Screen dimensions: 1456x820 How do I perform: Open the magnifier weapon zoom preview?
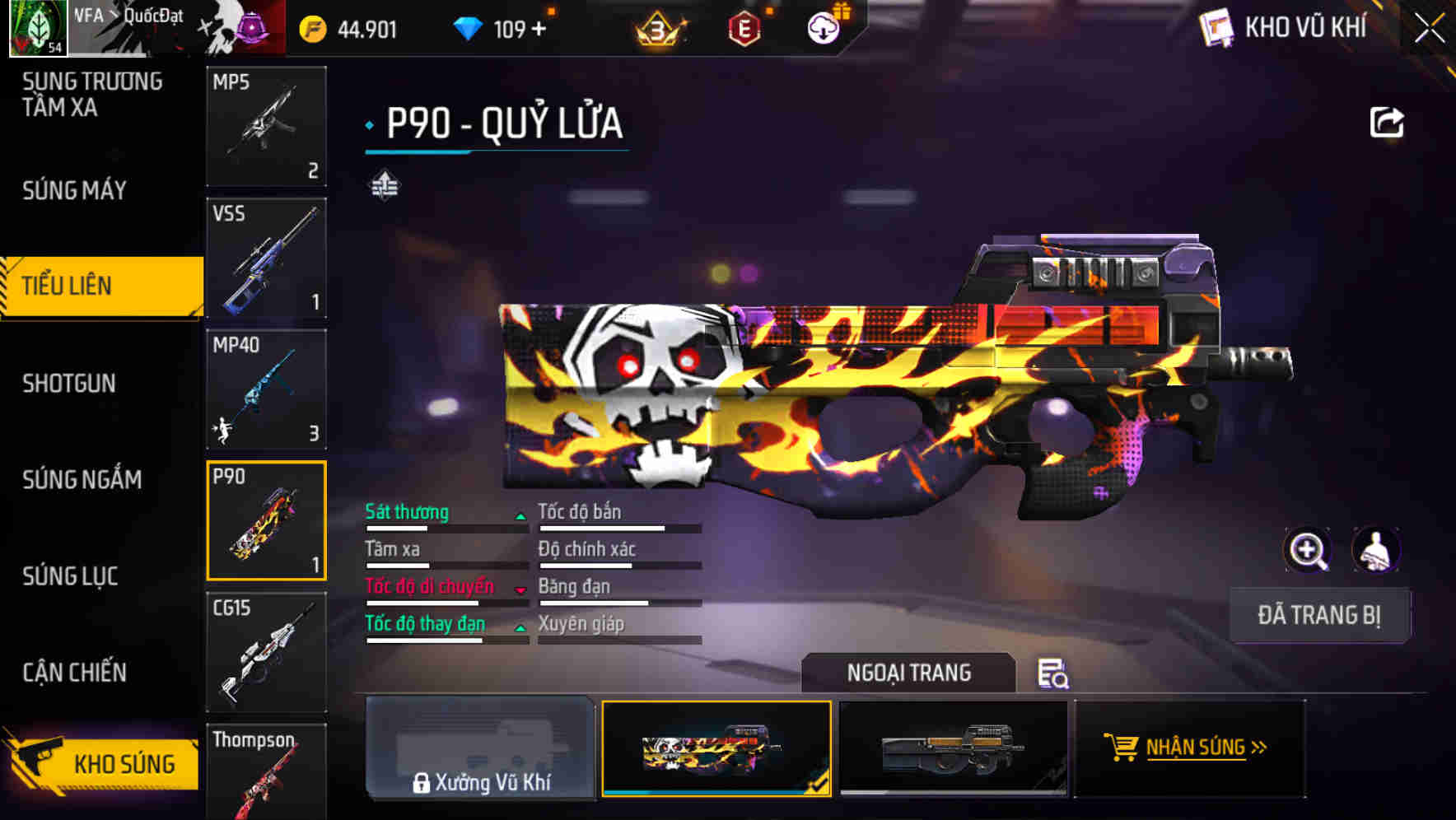1308,550
